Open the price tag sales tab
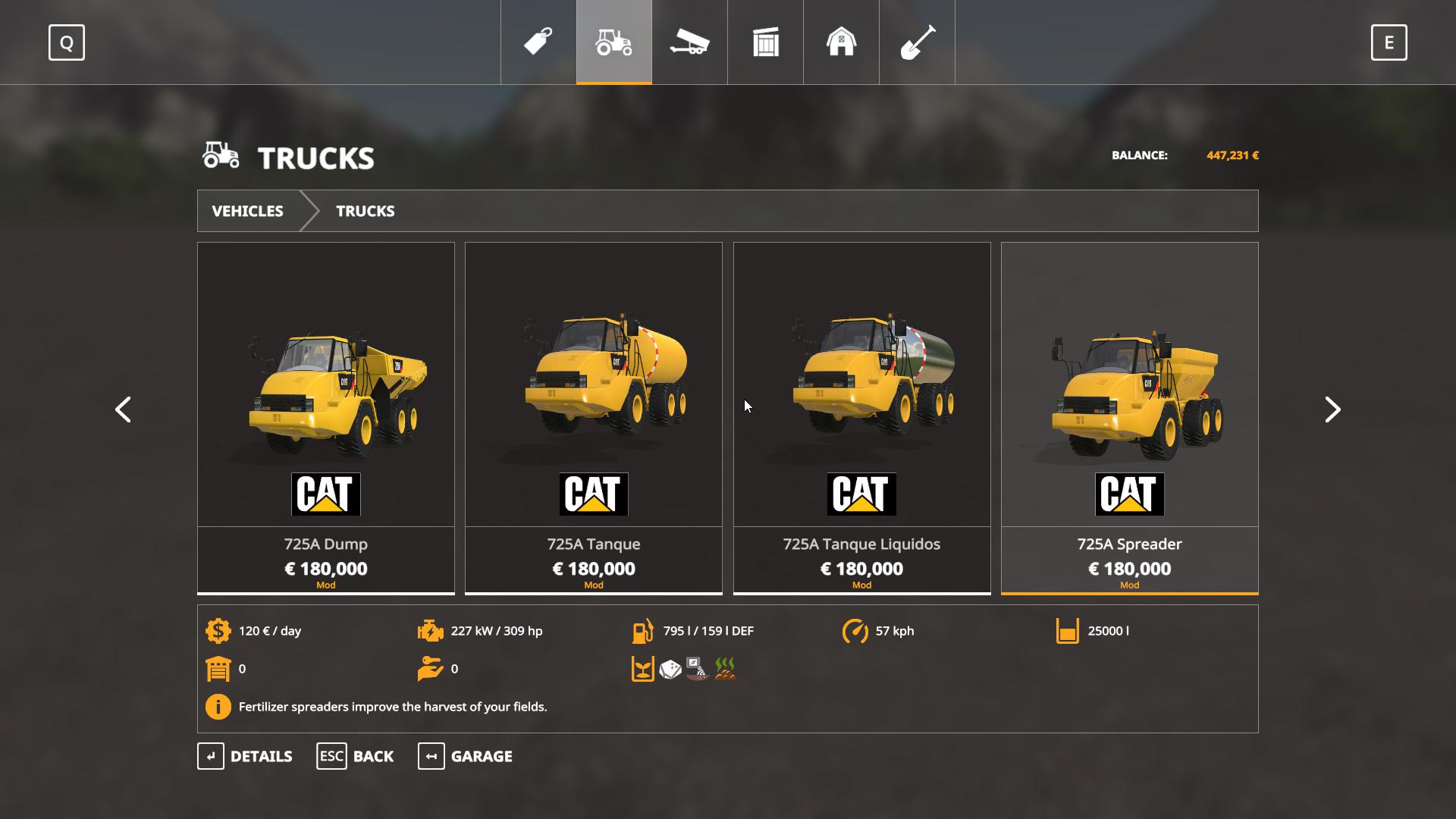Image resolution: width=1456 pixels, height=819 pixels. tap(538, 42)
